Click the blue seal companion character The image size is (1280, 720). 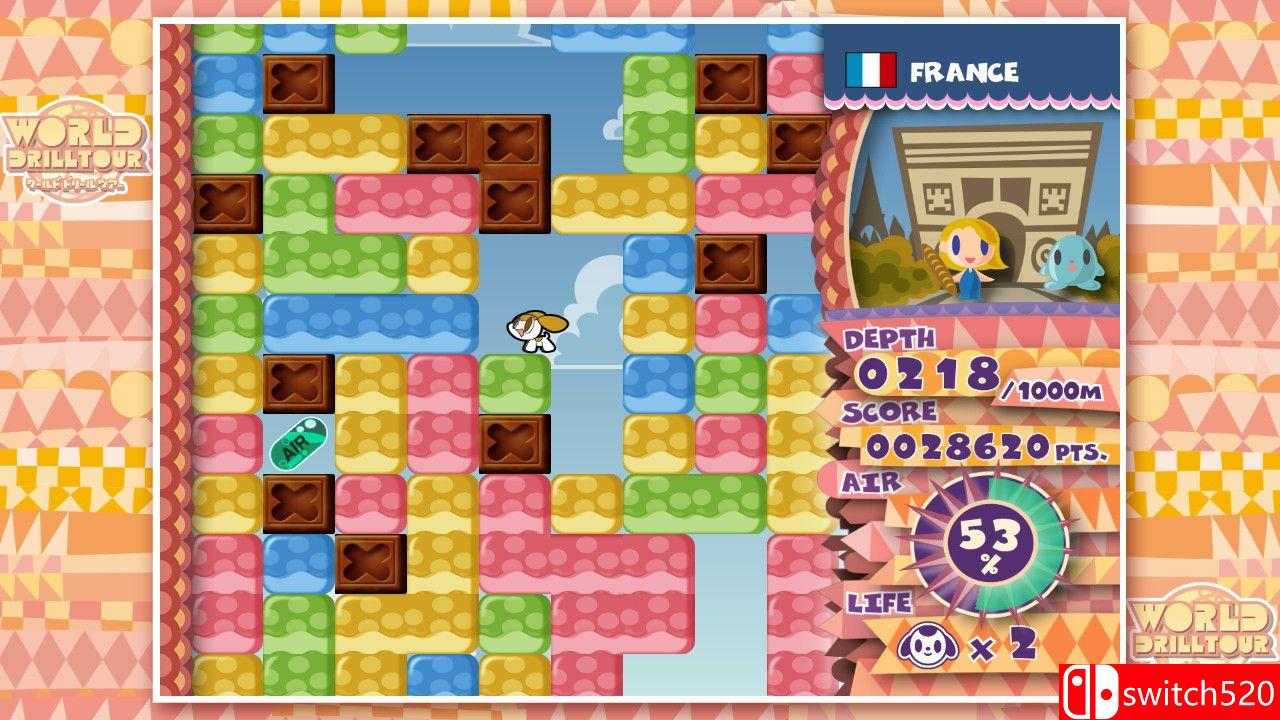[x=1073, y=261]
